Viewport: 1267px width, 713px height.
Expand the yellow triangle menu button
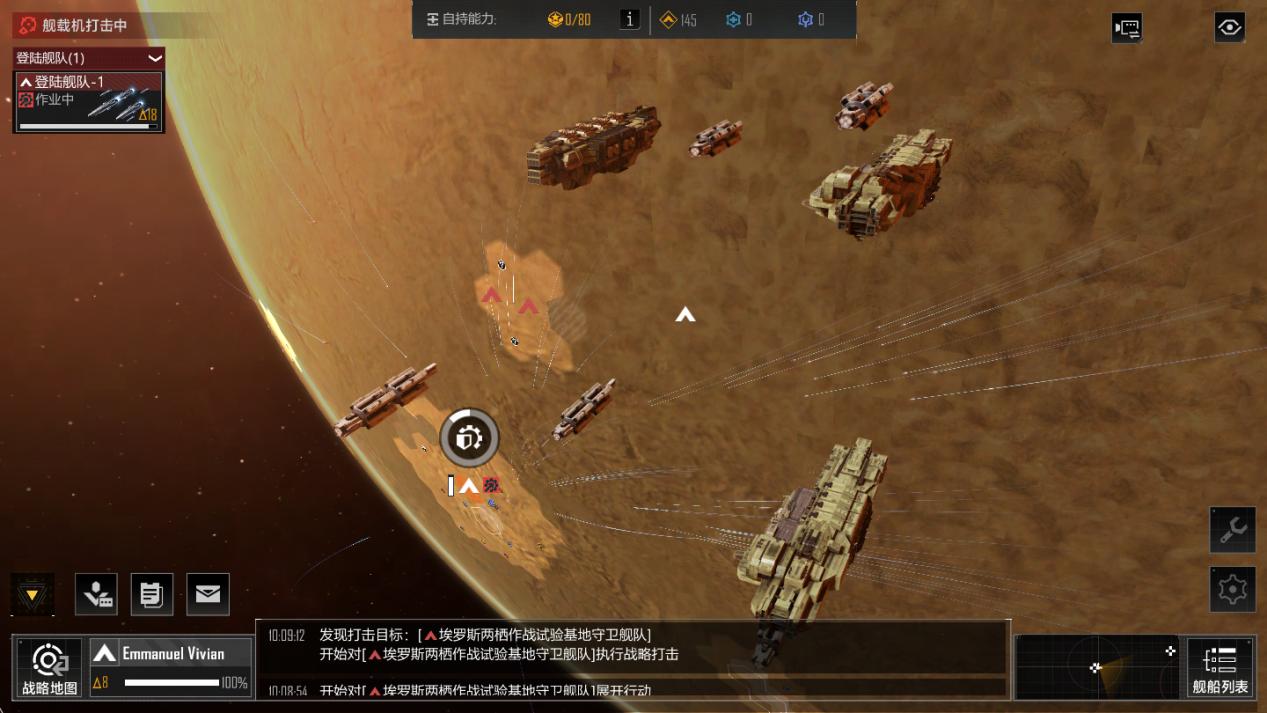32,594
